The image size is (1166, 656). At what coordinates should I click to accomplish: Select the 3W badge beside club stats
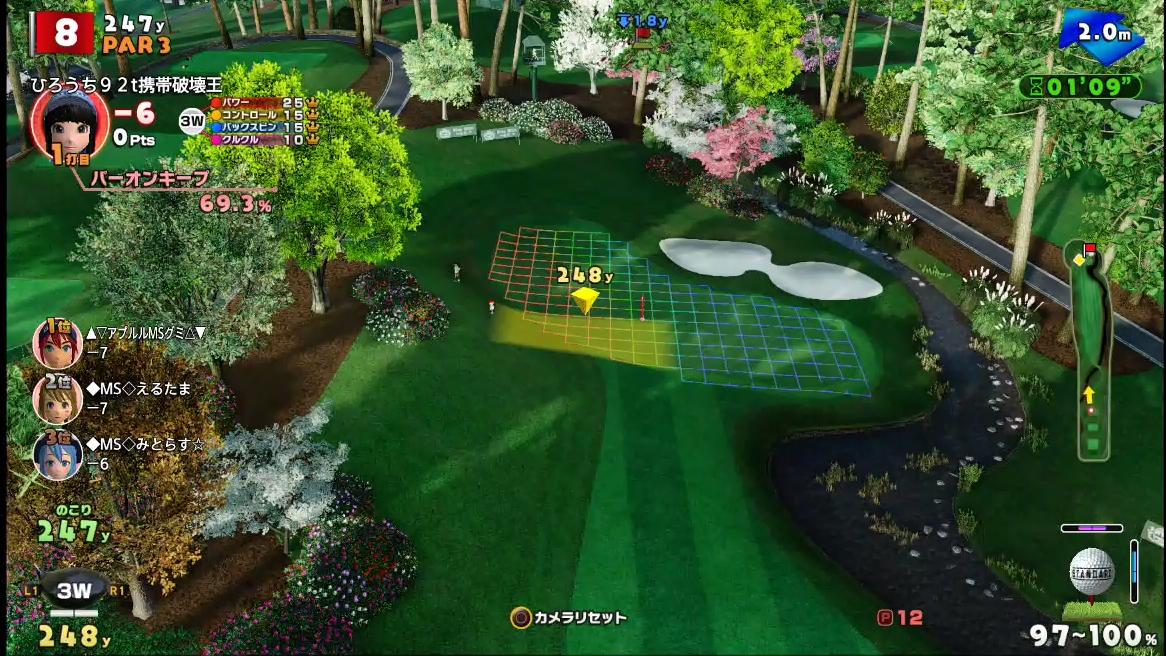coord(191,122)
